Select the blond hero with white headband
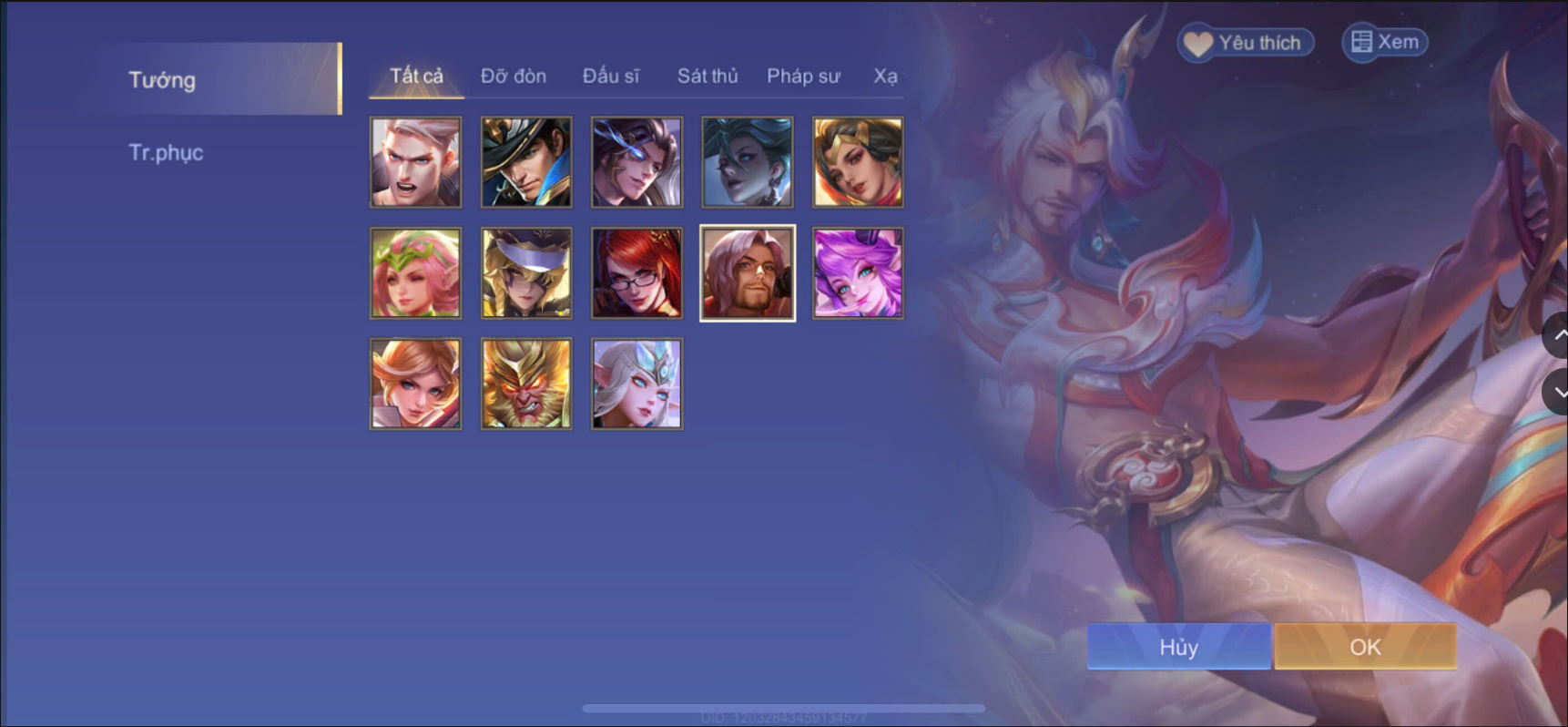The height and width of the screenshot is (727, 1568). click(526, 272)
